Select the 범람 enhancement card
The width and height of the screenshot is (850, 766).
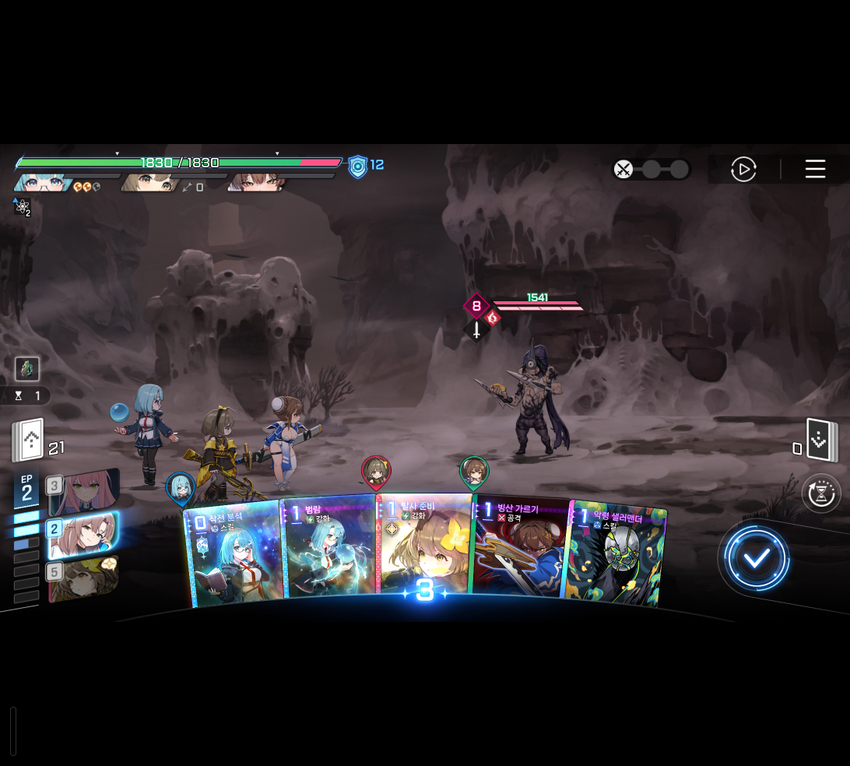[x=328, y=549]
